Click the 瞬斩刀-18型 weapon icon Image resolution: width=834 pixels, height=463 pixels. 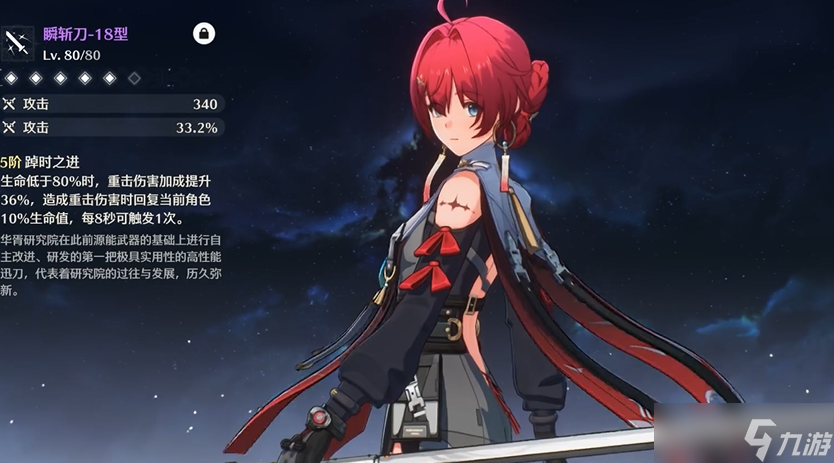[18, 42]
